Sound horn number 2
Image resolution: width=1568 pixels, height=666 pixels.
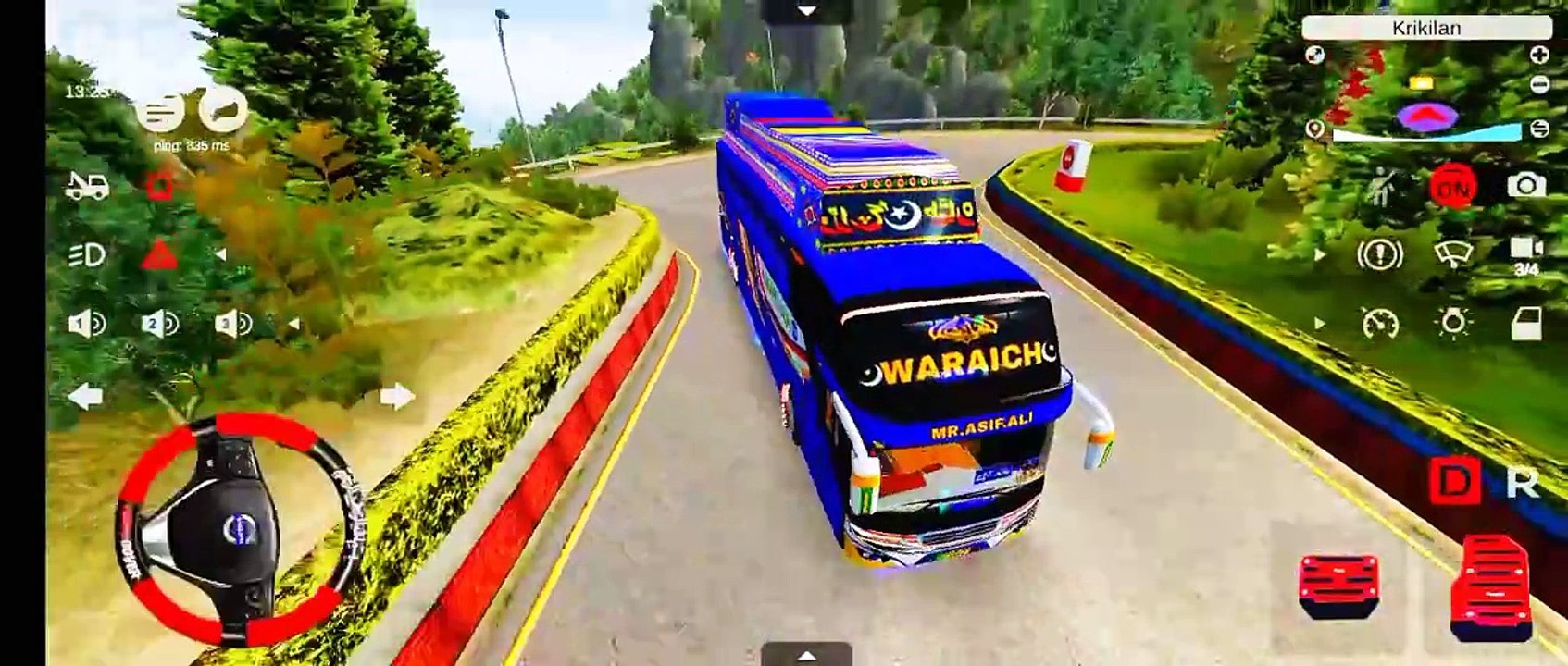point(159,324)
